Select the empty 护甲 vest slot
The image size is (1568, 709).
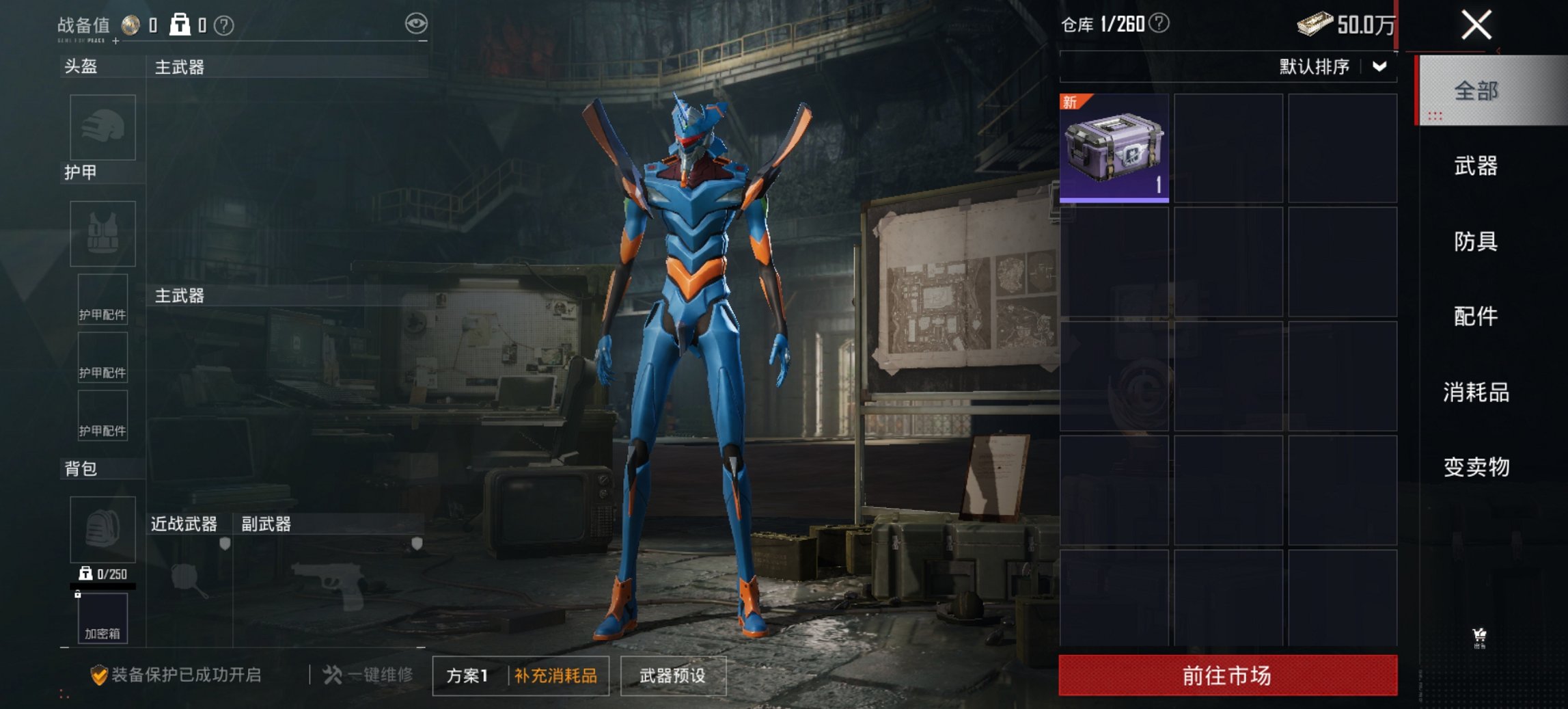[102, 235]
